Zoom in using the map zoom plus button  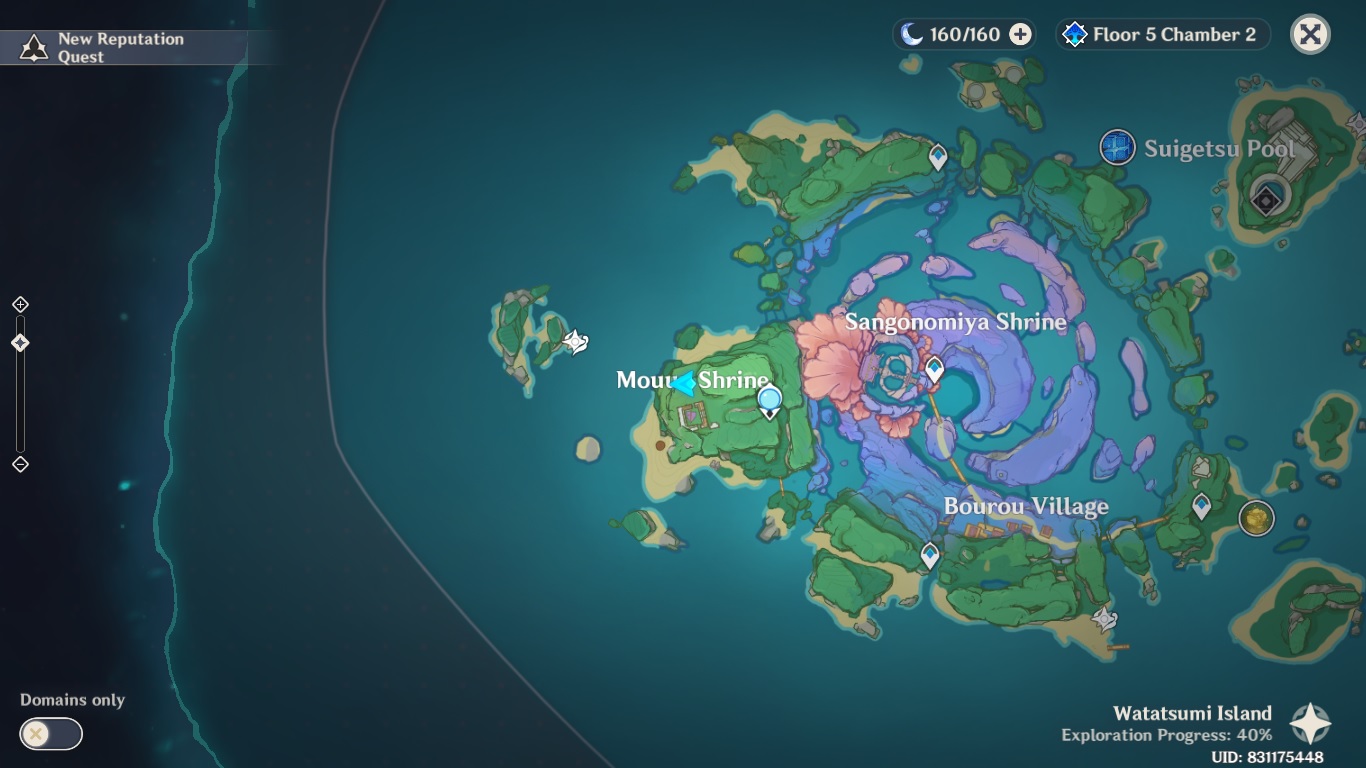pos(20,304)
